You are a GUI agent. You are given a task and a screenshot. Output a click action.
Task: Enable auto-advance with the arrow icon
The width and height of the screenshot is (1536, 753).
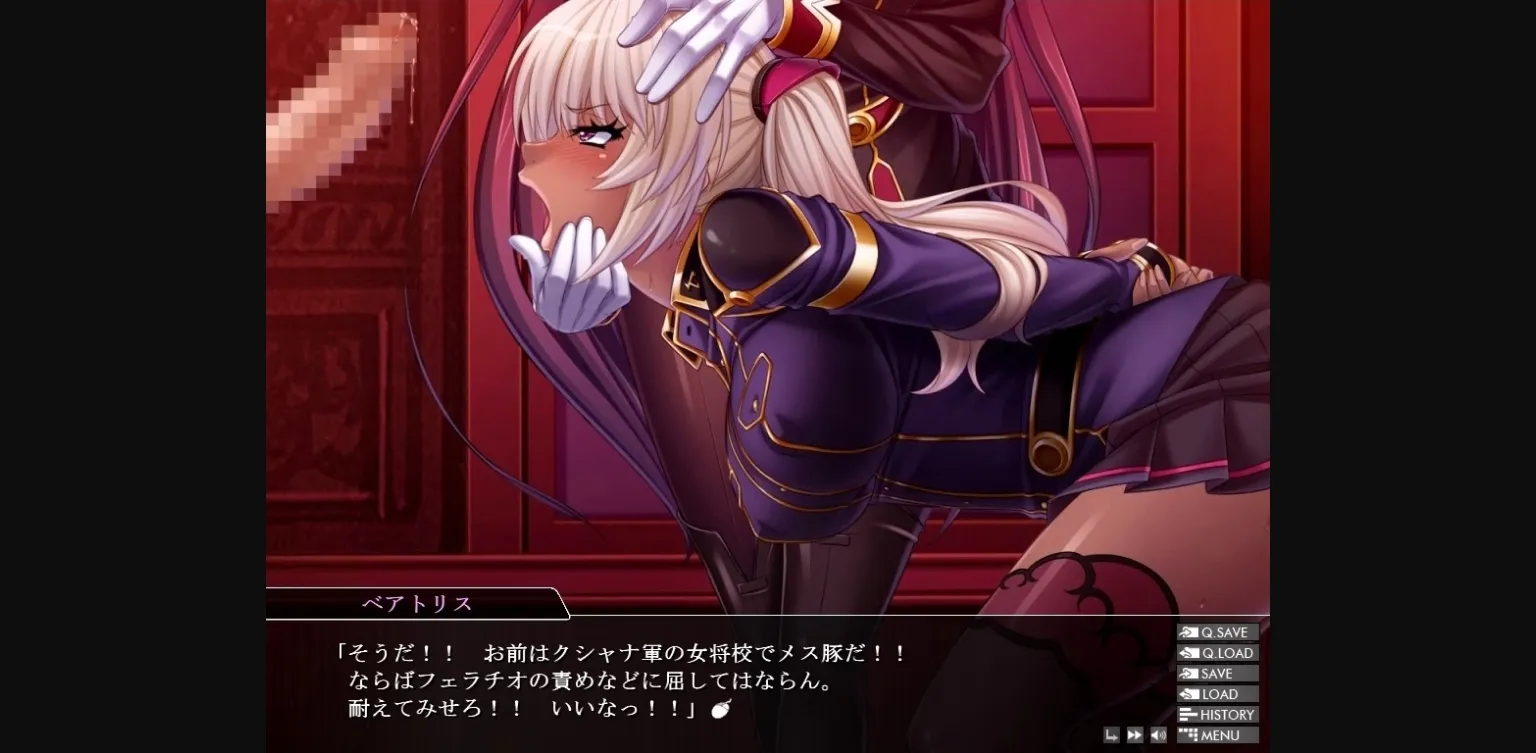[x=1111, y=734]
